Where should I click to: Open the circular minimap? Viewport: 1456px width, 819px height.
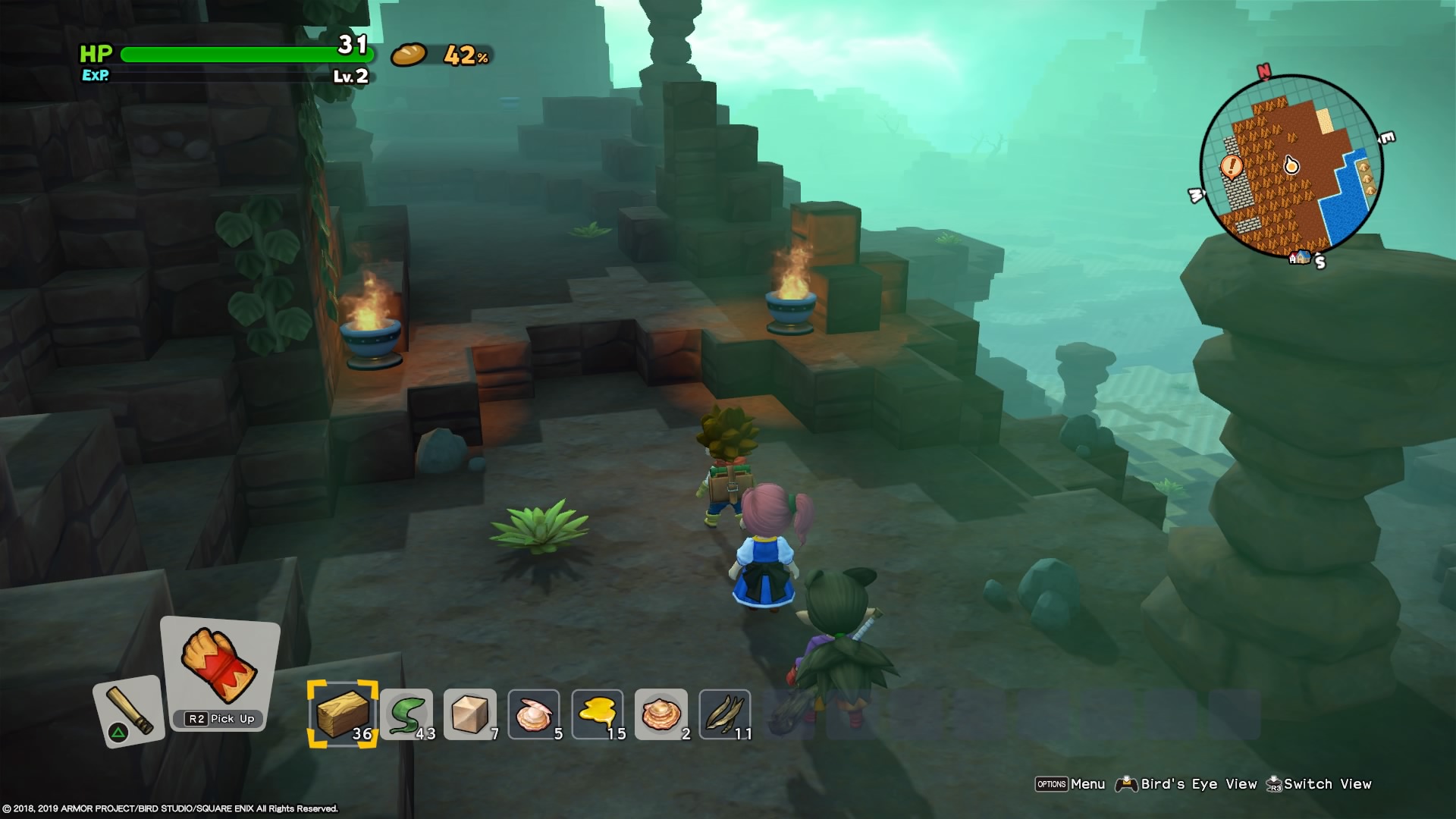point(1291,167)
